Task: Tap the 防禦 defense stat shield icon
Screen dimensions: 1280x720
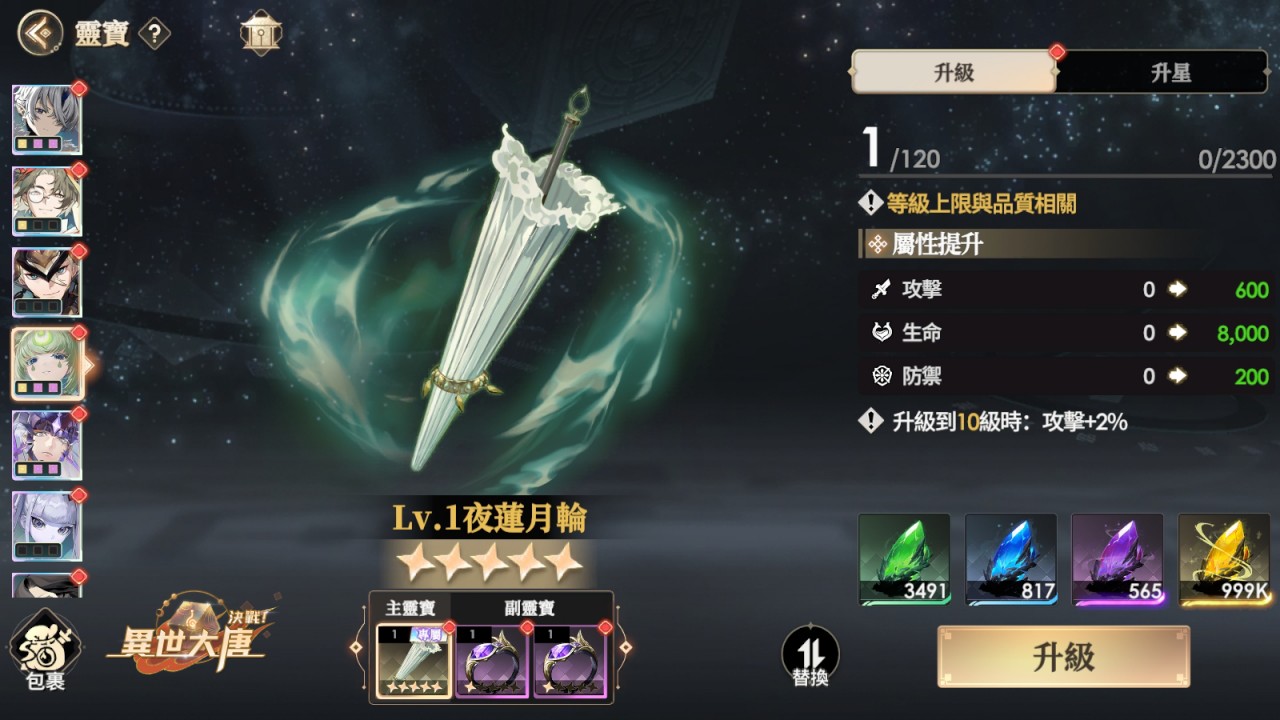Action: pyautogui.click(x=883, y=376)
